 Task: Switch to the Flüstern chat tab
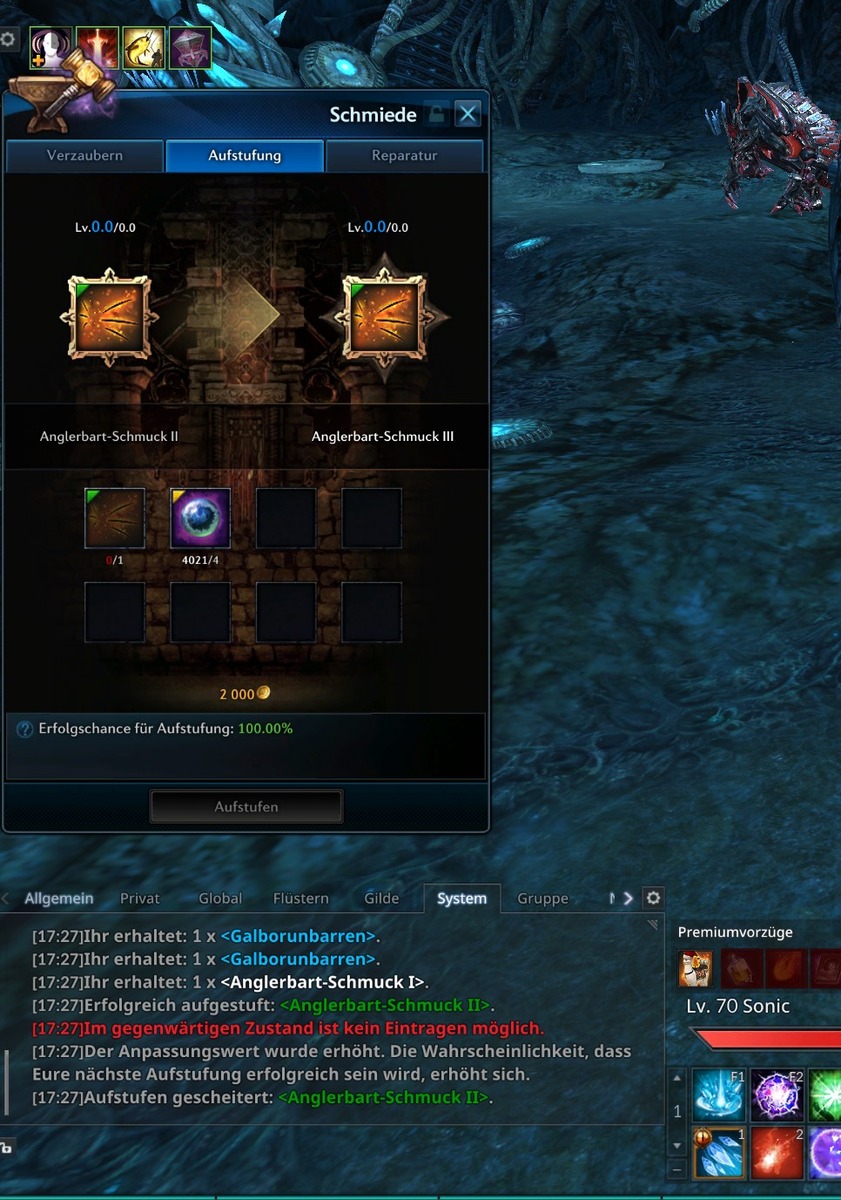click(301, 898)
